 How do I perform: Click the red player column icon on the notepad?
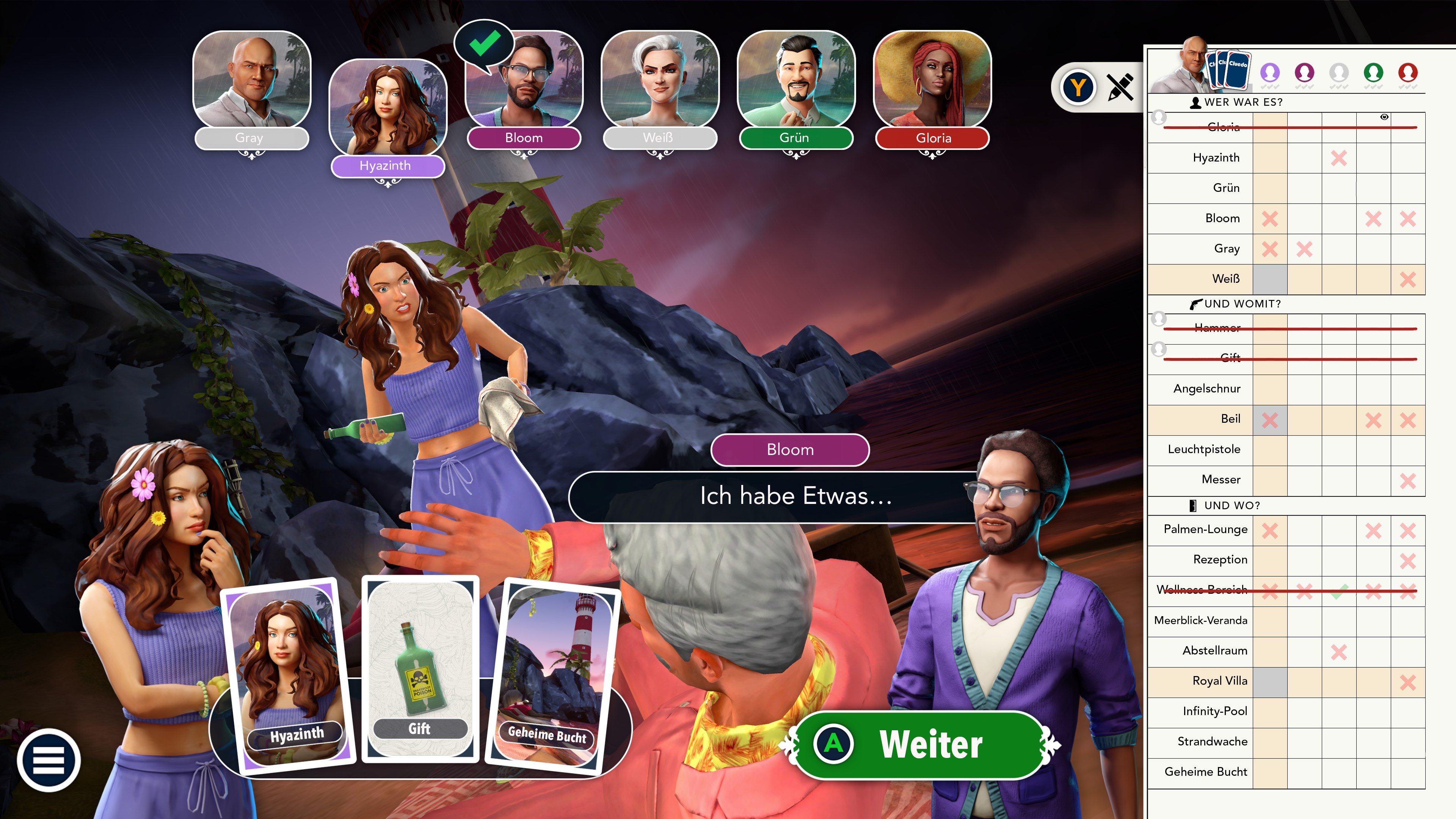tap(1407, 72)
